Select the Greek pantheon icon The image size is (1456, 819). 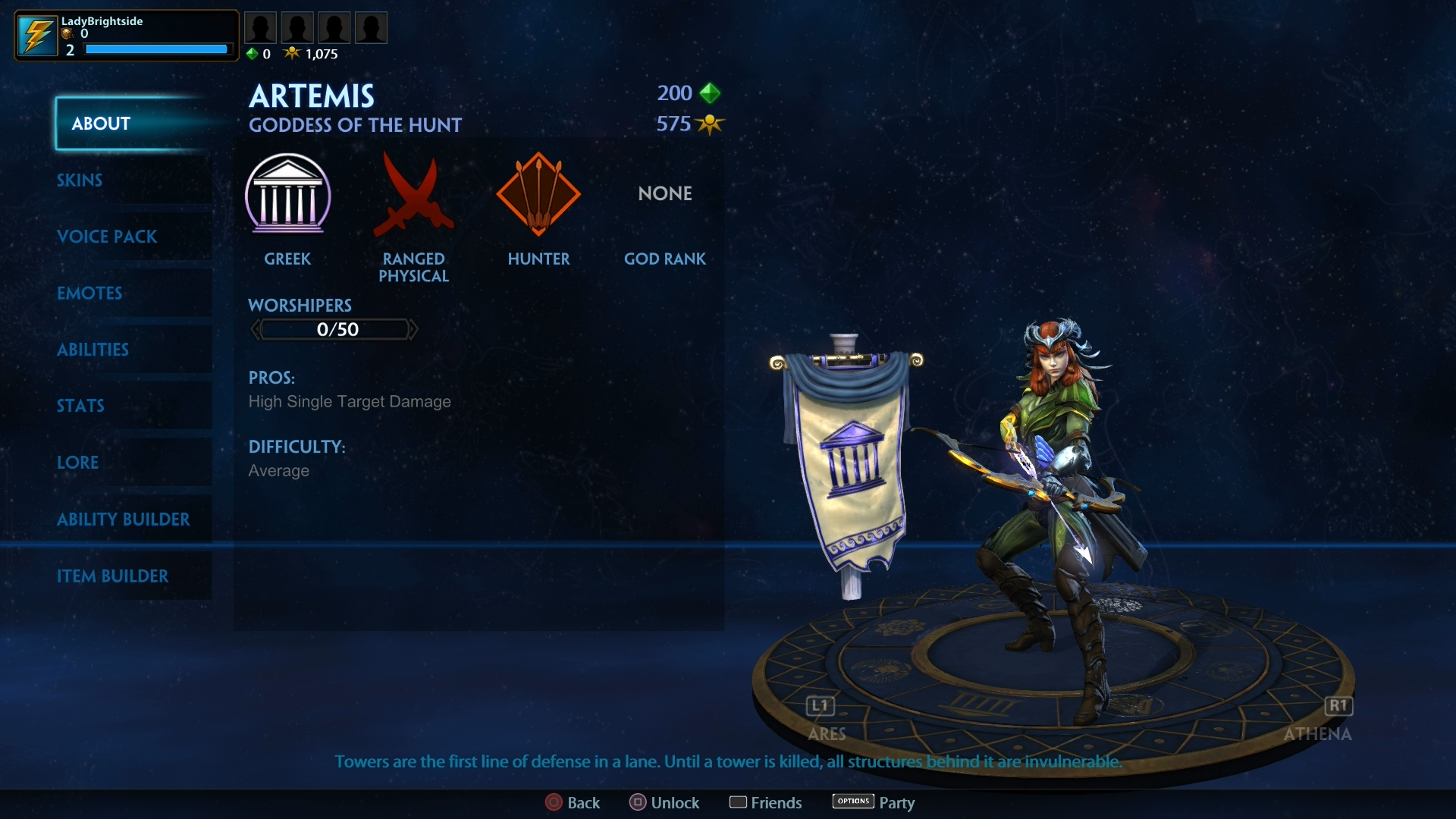click(x=288, y=196)
